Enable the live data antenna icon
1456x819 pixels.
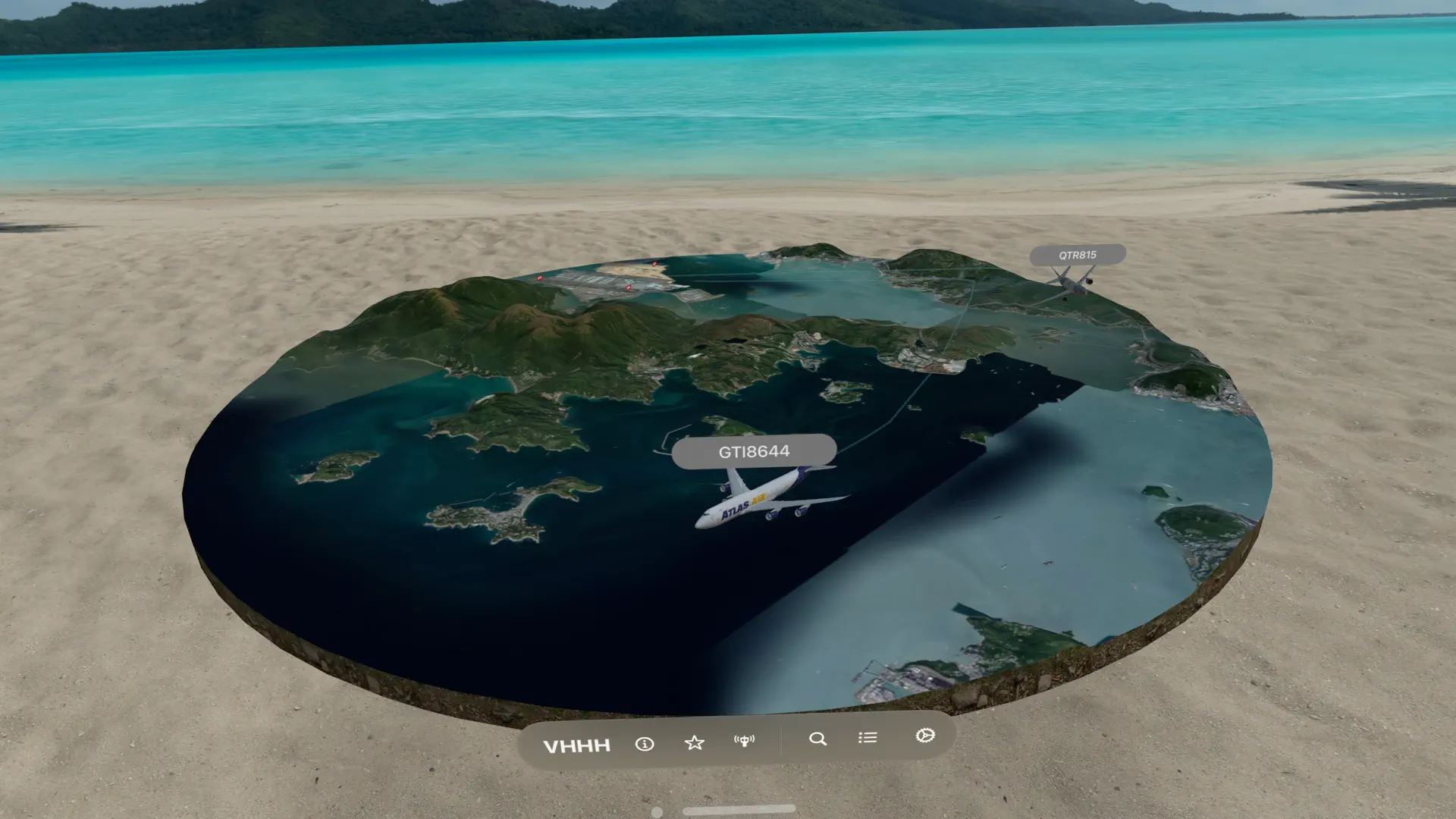pos(745,742)
